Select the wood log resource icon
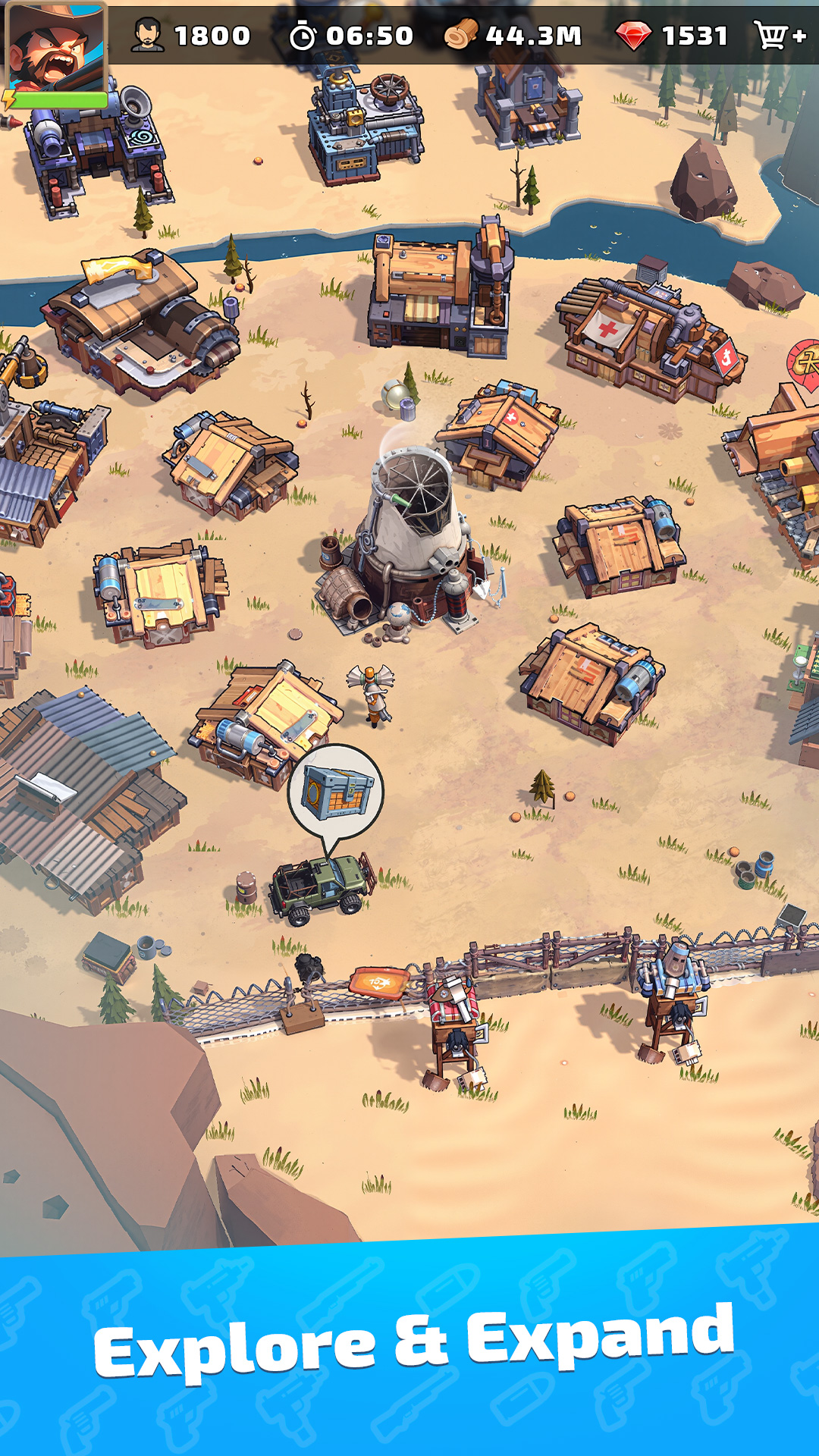This screenshot has width=819, height=1456. tap(460, 35)
